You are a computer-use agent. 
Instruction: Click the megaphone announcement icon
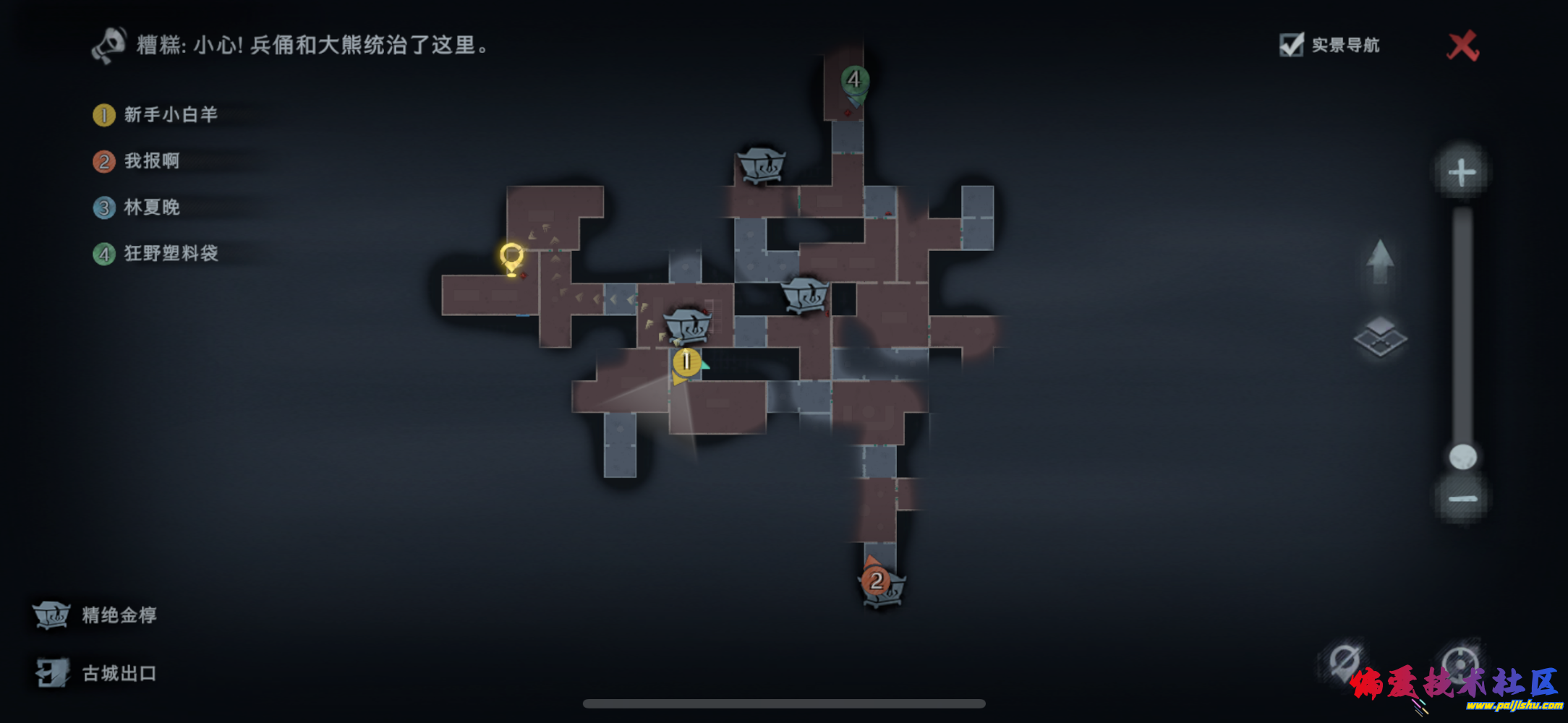(x=110, y=45)
